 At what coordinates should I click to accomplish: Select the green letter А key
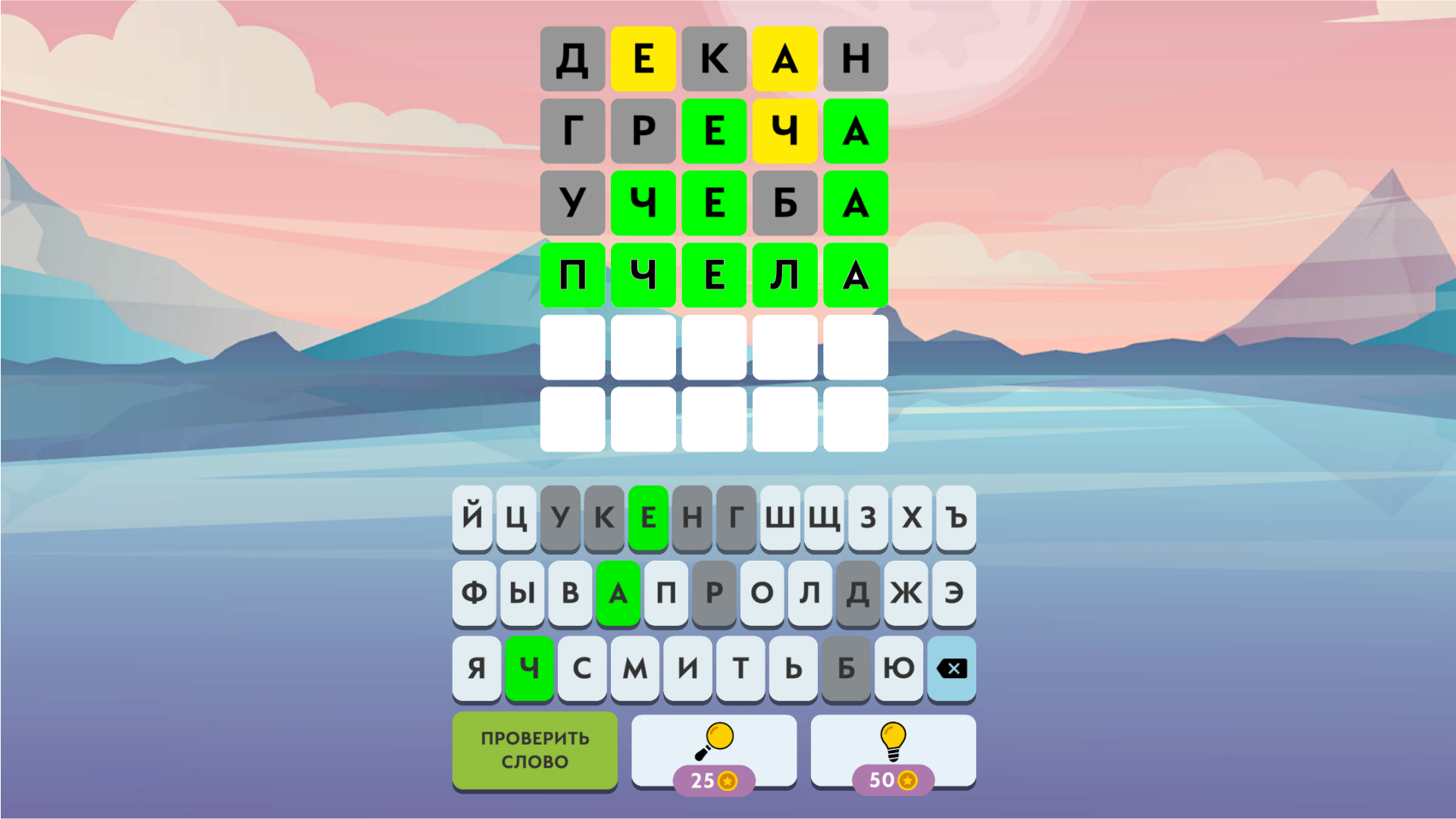tap(618, 594)
